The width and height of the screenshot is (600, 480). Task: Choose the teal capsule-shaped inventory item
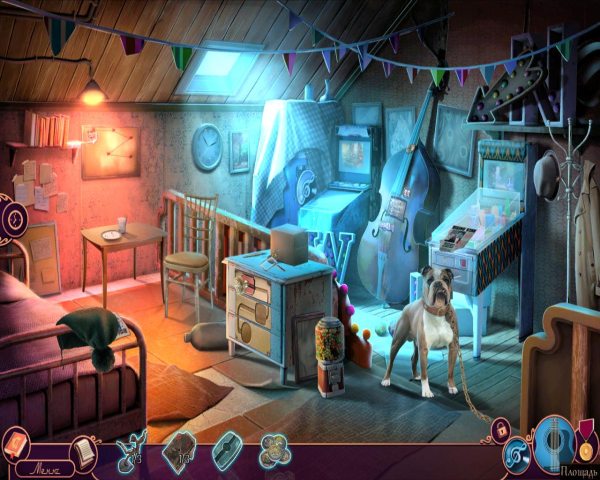tap(225, 446)
